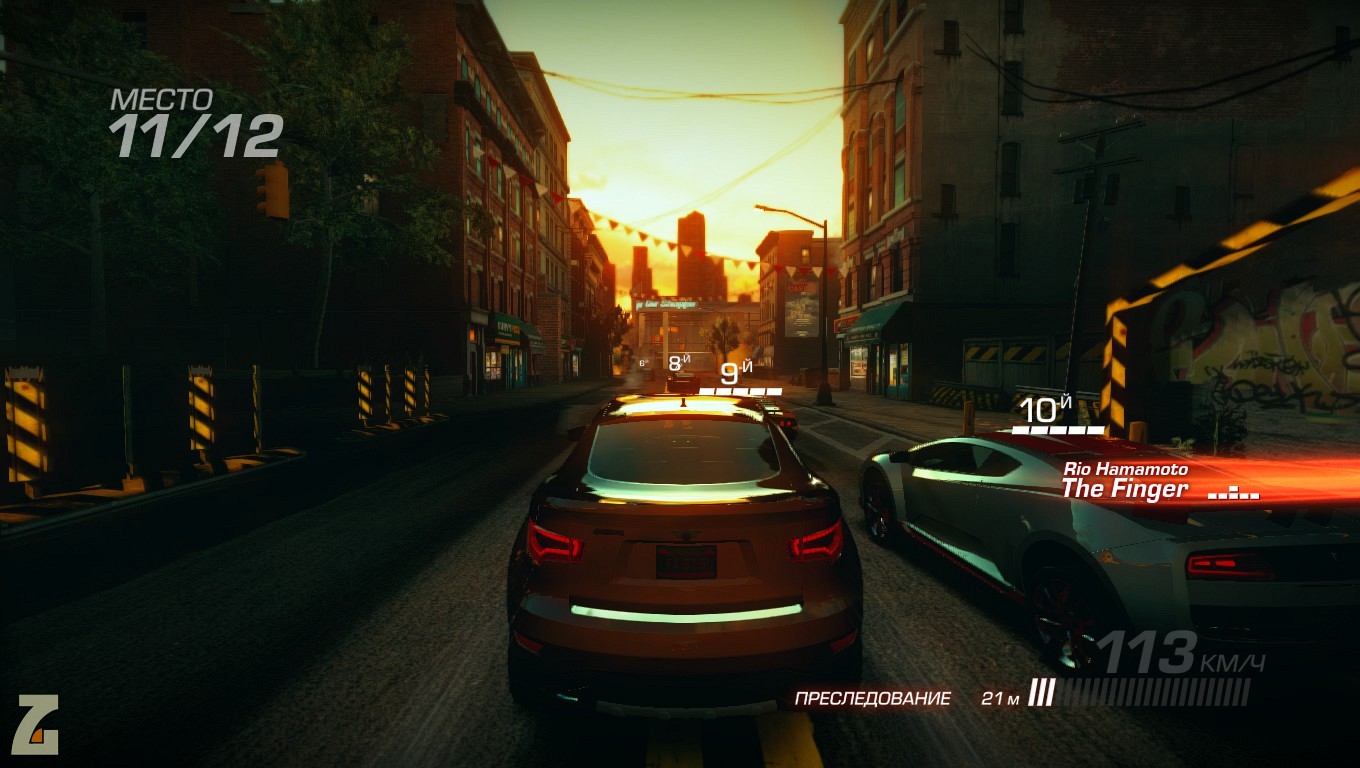Click the Z logo watermark
This screenshot has width=1360, height=768.
click(37, 725)
